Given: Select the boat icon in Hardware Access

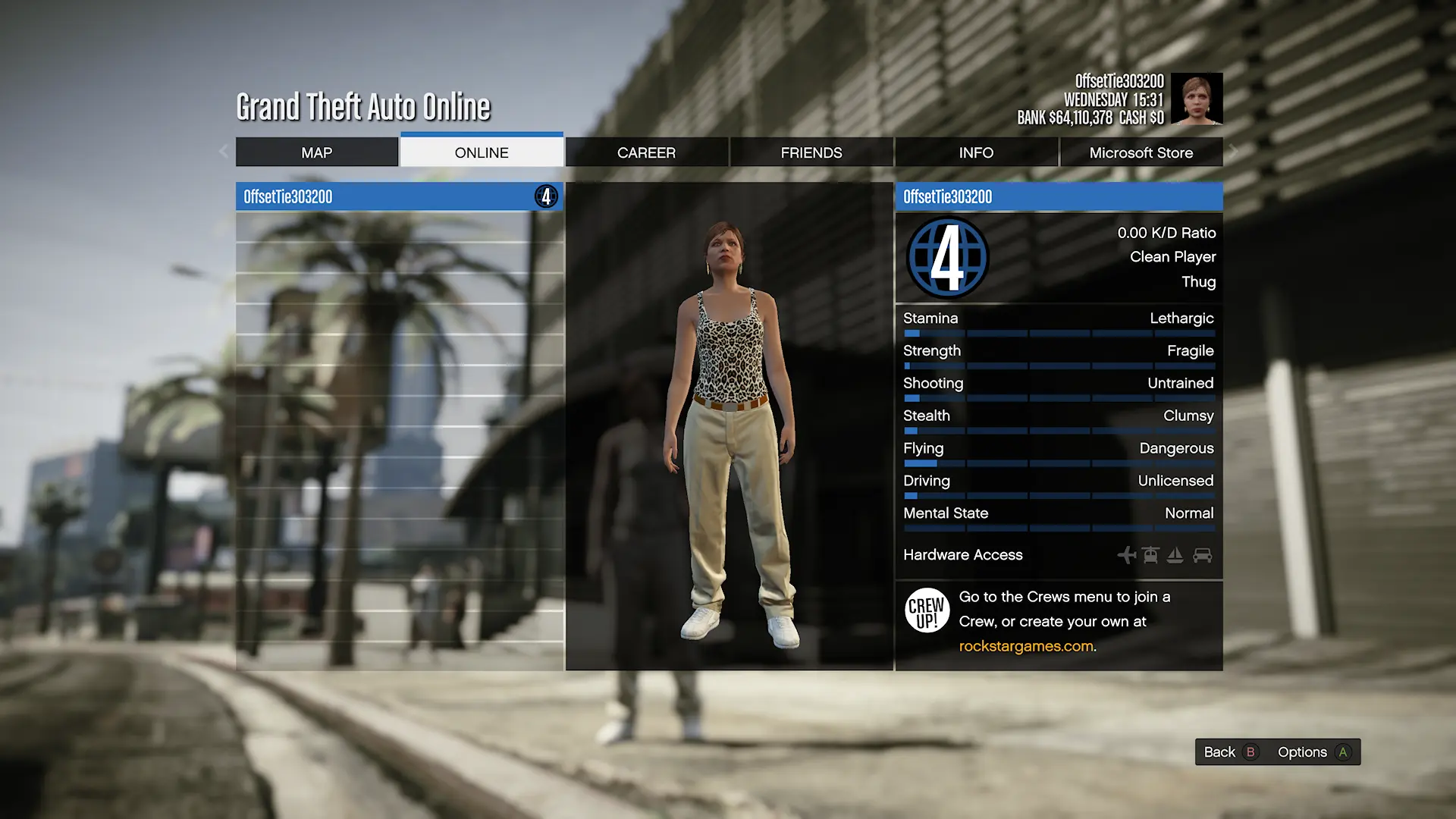Looking at the screenshot, I should coord(1175,555).
